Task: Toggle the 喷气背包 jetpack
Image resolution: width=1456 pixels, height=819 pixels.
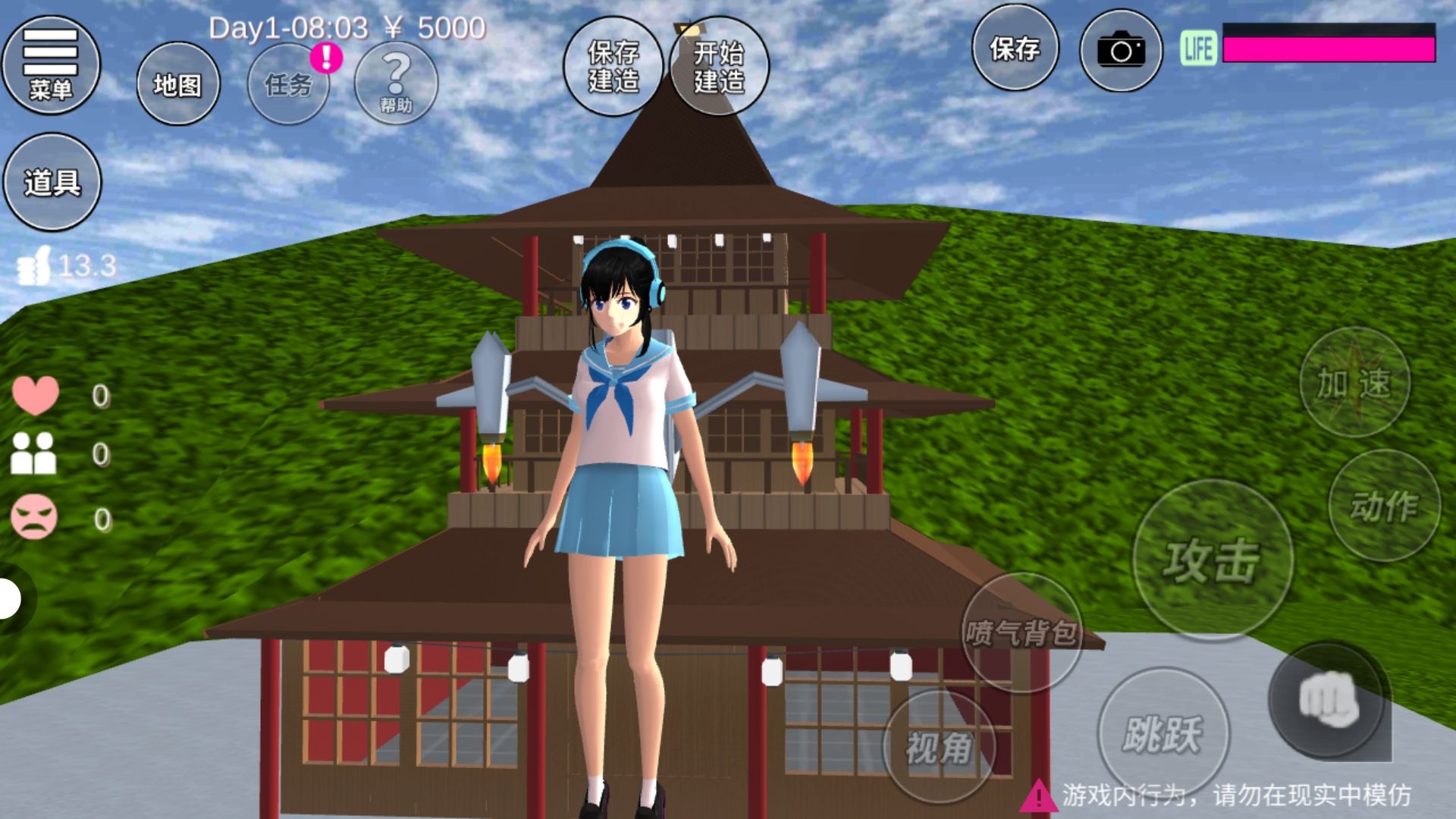Action: (x=1021, y=632)
